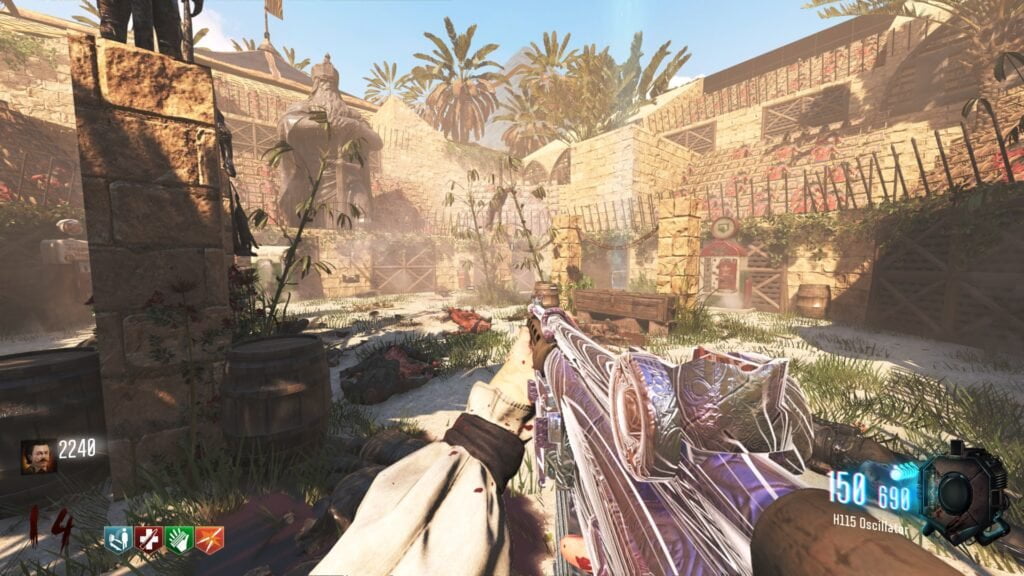Activate the orange Double Tap perk icon
This screenshot has height=576, width=1024.
tap(209, 540)
